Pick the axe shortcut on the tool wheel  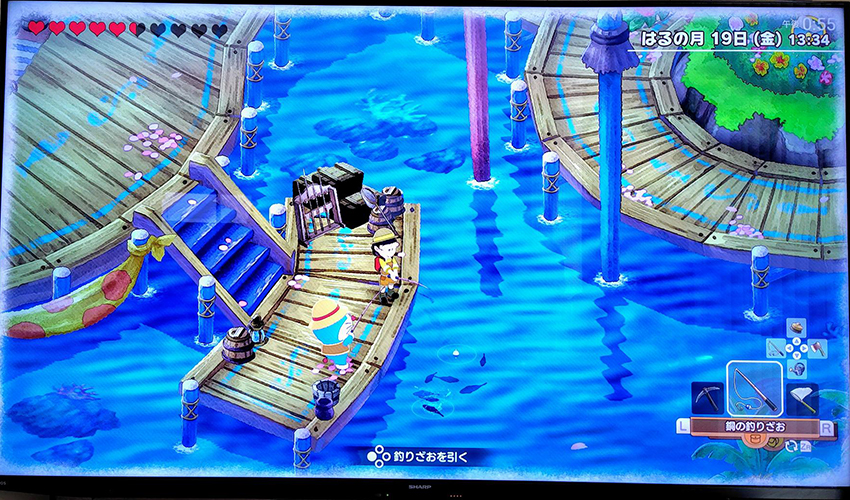815,349
